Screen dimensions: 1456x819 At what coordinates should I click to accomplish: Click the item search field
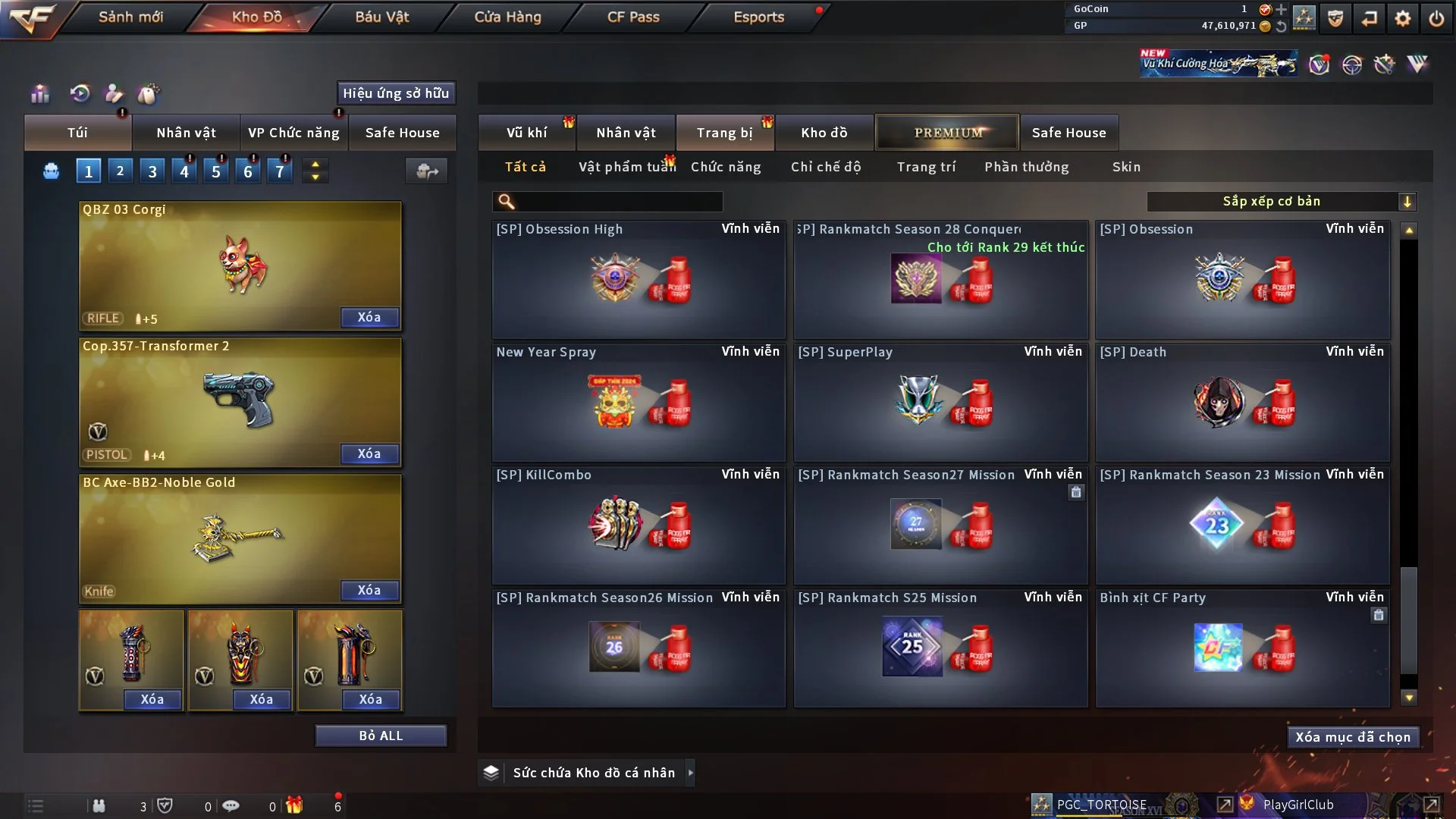coord(618,202)
